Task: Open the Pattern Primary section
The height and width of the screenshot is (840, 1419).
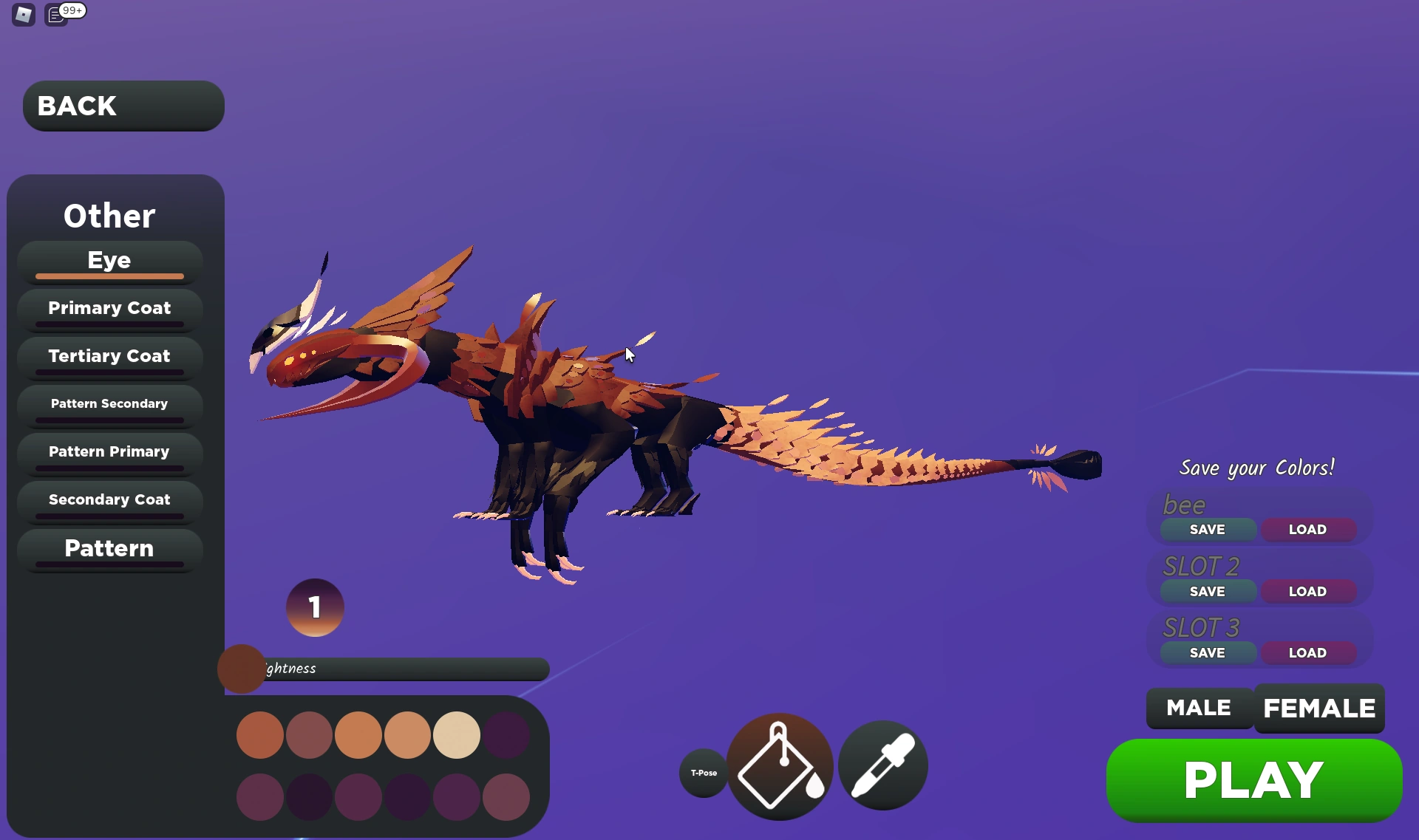Action: (x=109, y=451)
